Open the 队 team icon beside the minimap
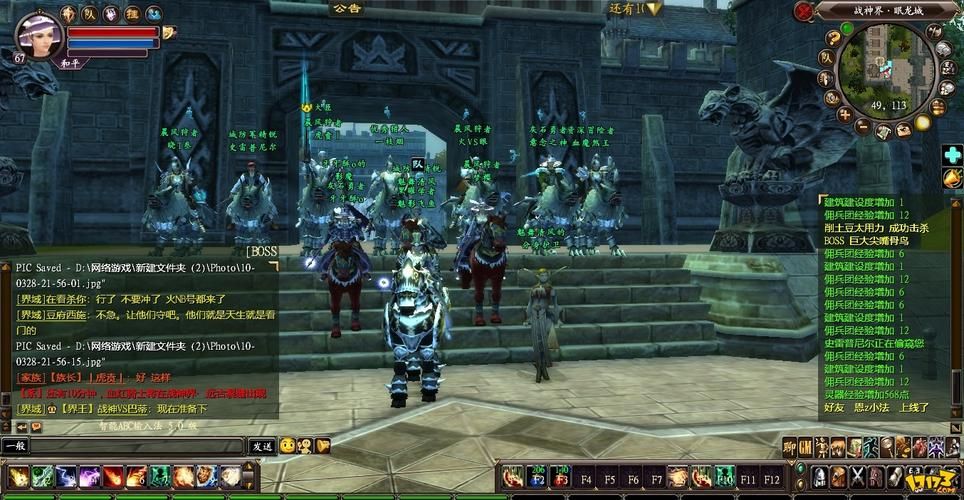Viewport: 964px width, 500px height. point(826,56)
